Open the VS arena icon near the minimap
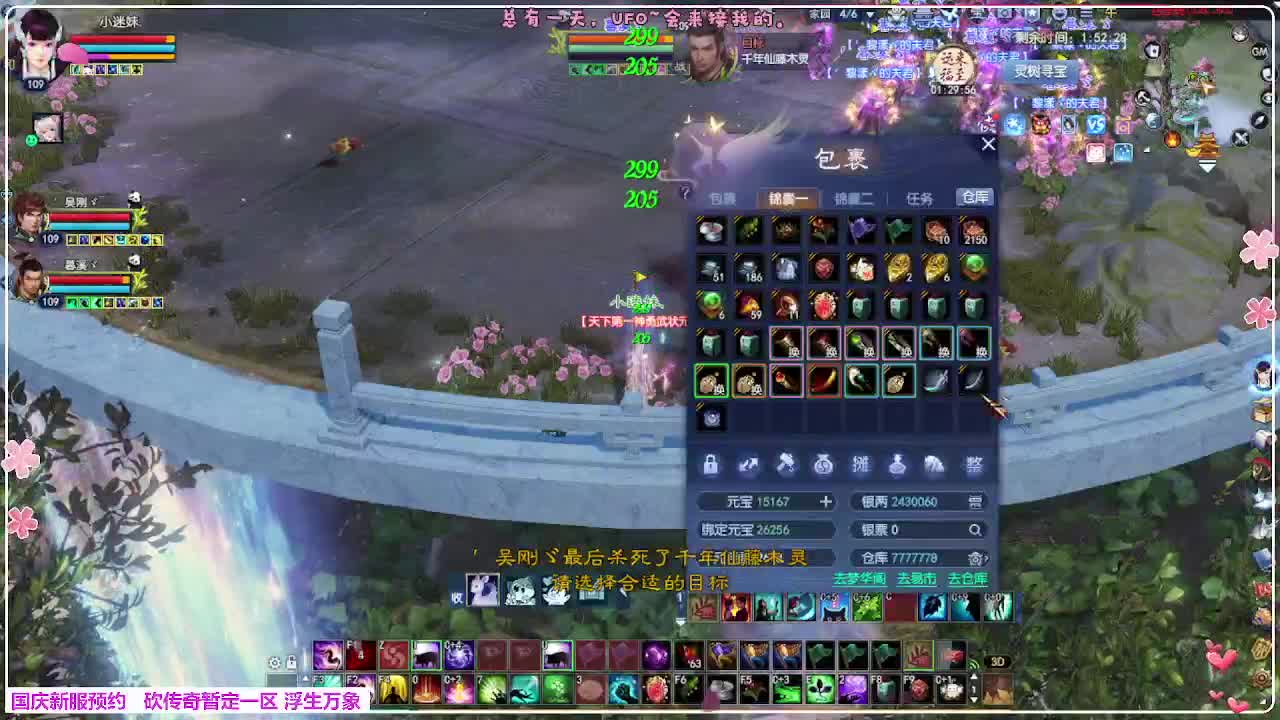 click(1097, 124)
